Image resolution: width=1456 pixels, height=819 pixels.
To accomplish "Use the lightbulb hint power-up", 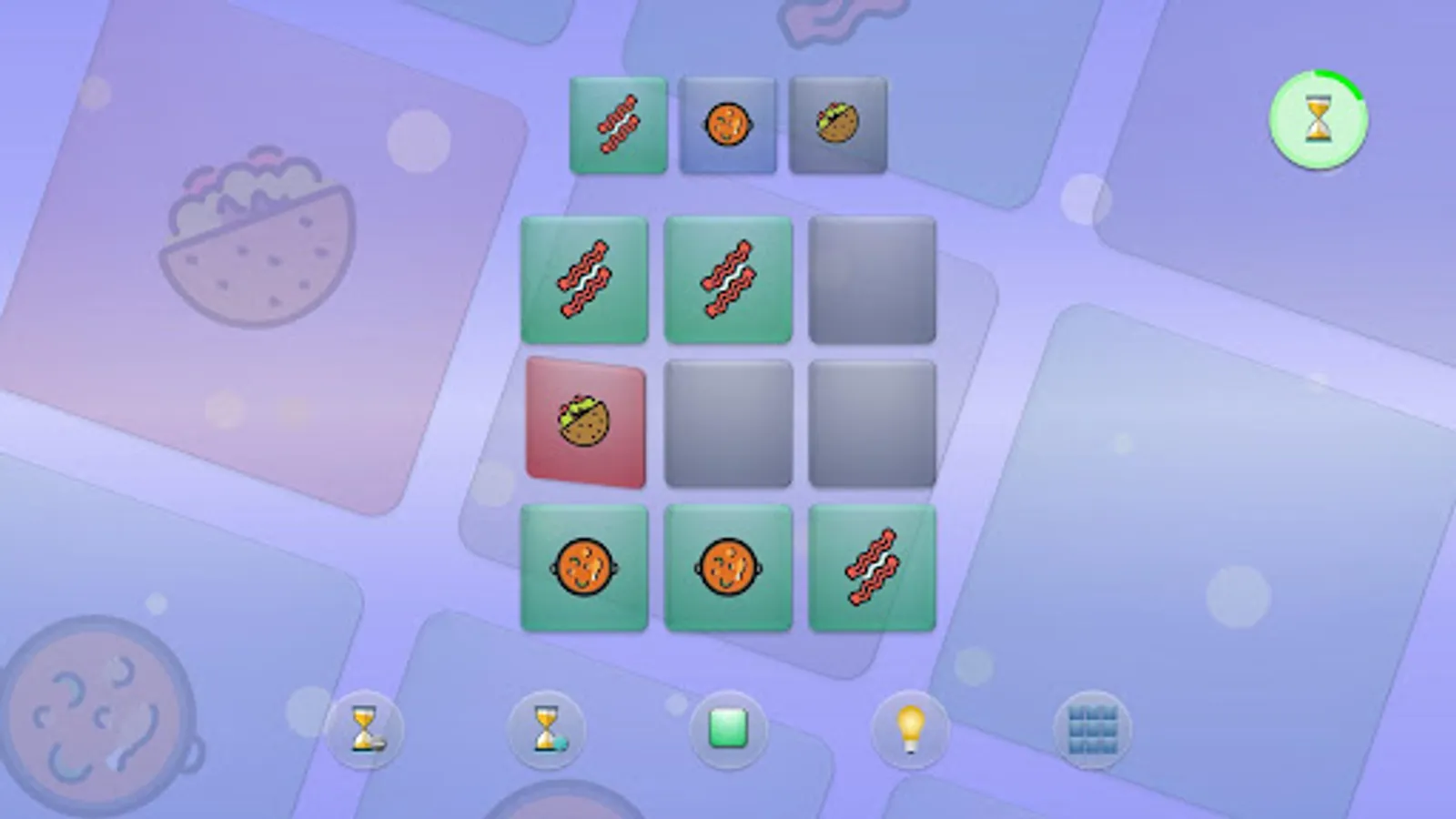I will [912, 733].
